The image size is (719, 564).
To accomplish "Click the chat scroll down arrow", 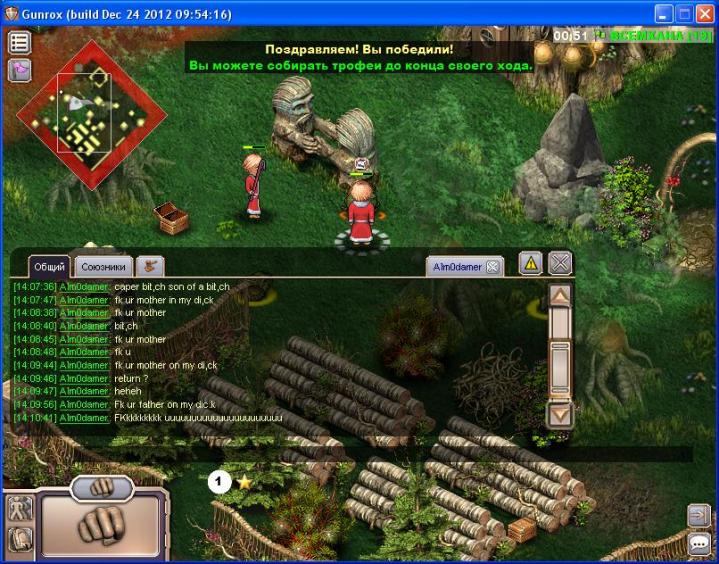I will [x=560, y=413].
